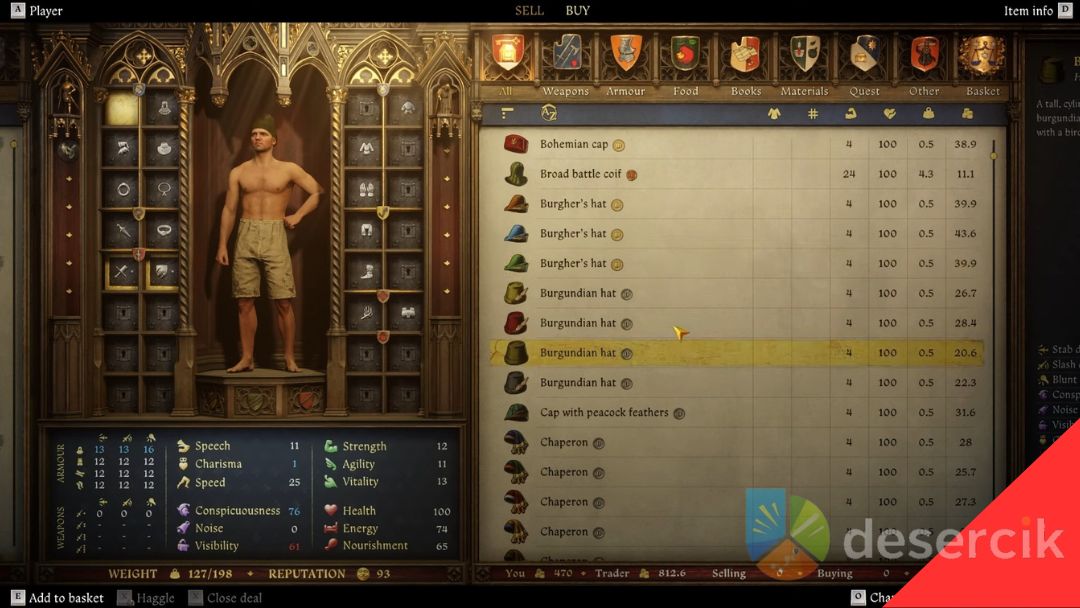
Task: Select the highlighted Burgundian hat priced 20.6
Action: point(578,353)
